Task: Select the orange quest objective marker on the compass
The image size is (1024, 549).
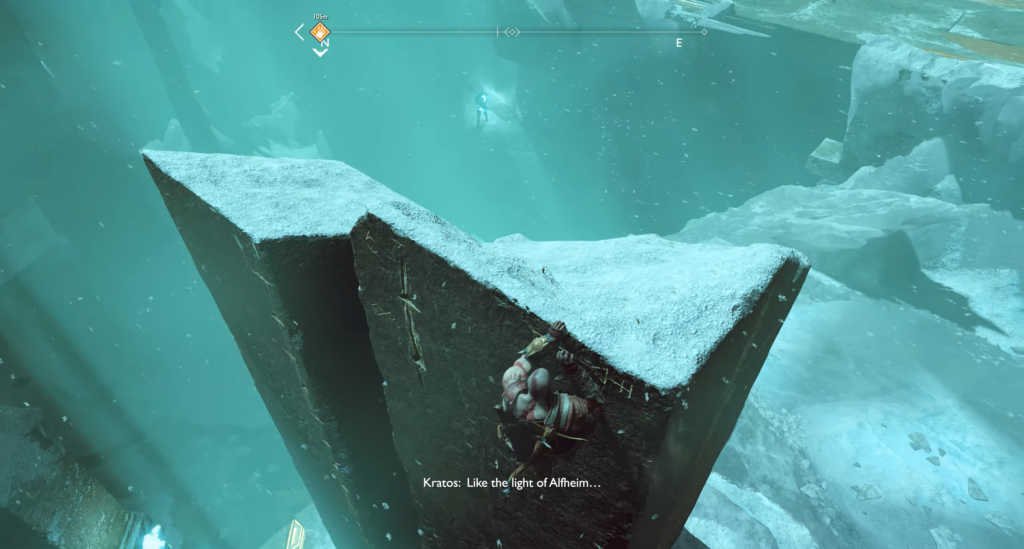Action: 319,32
